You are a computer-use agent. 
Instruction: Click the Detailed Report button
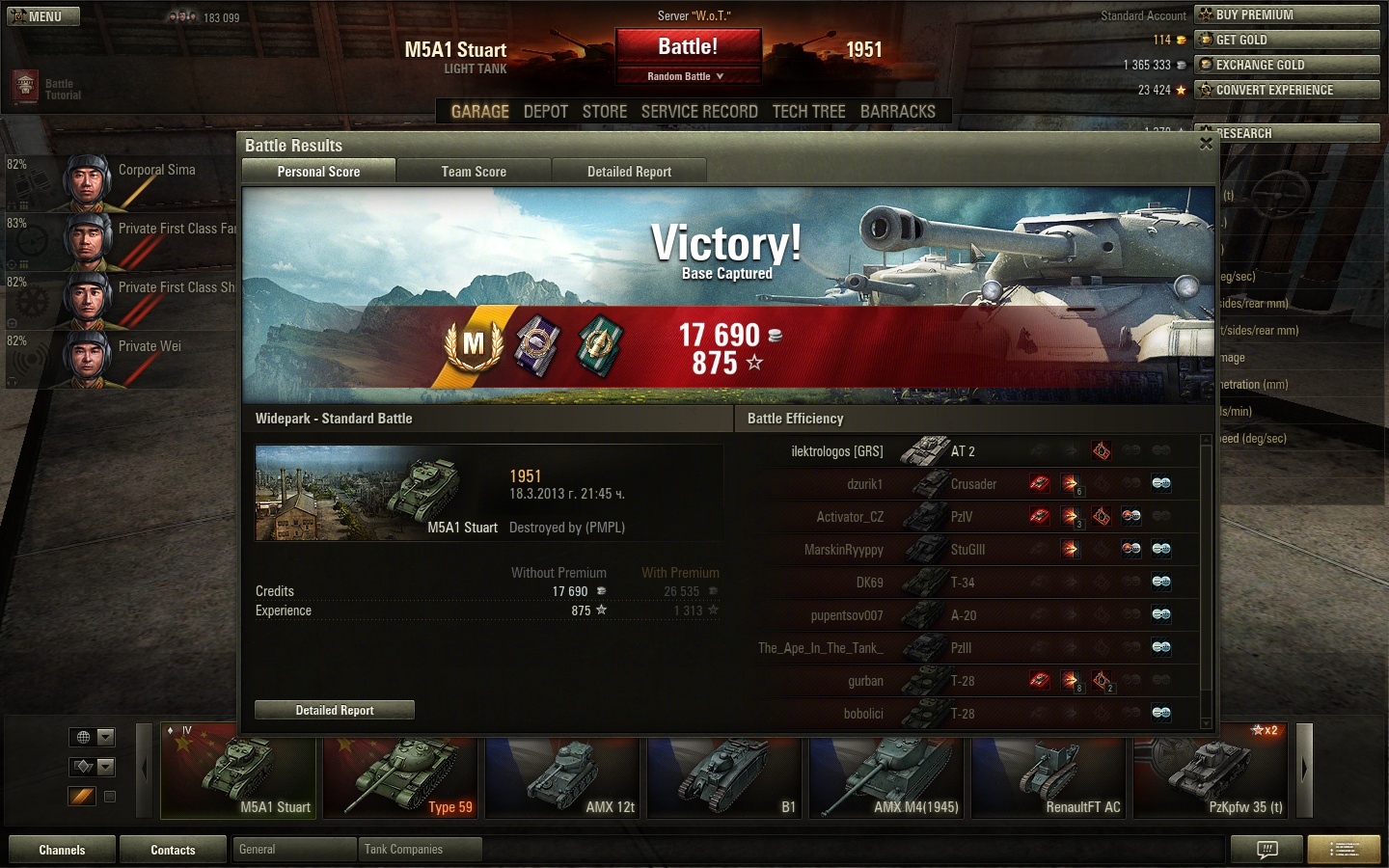pyautogui.click(x=334, y=710)
